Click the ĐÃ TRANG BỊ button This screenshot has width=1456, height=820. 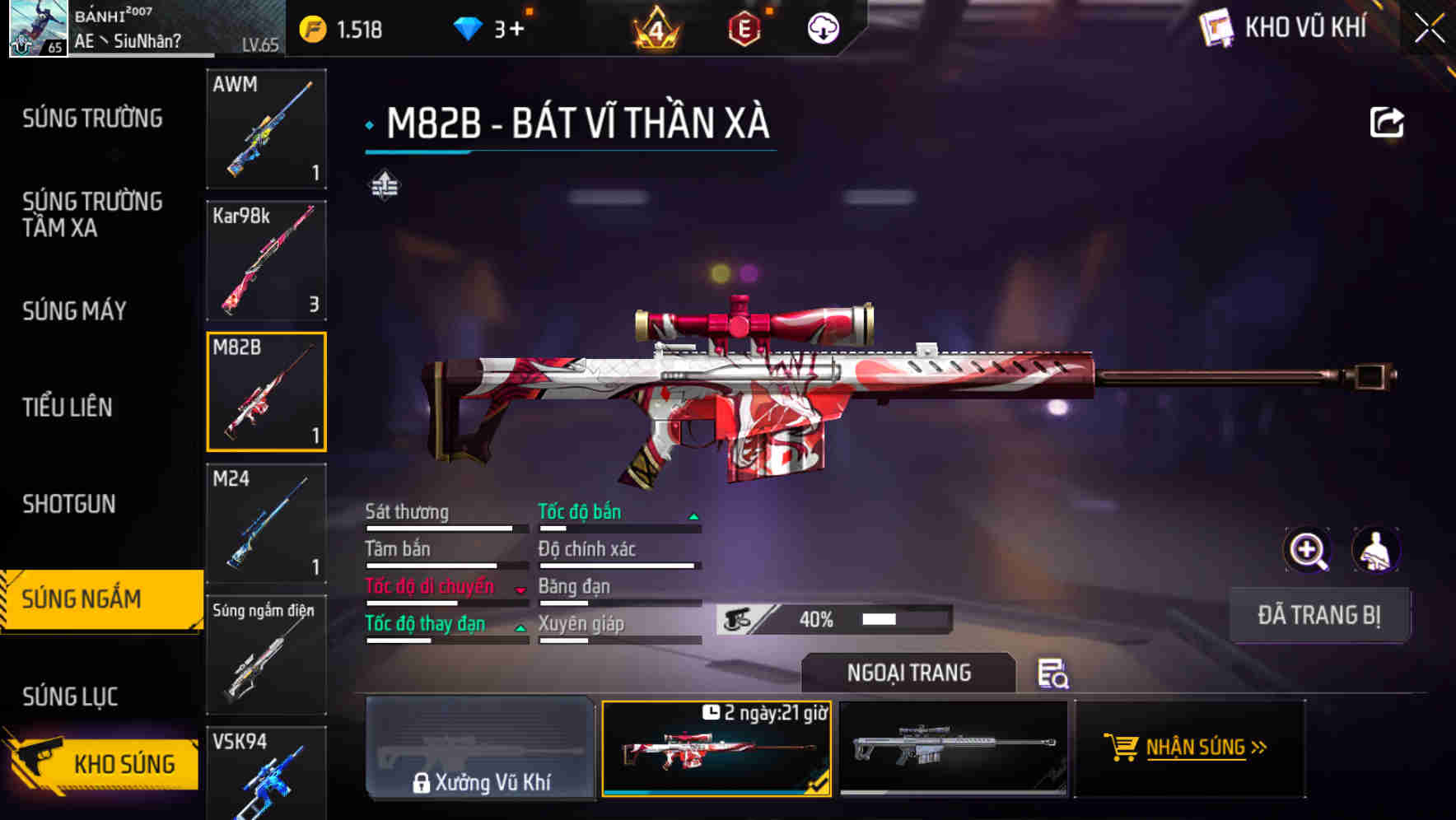tap(1319, 615)
